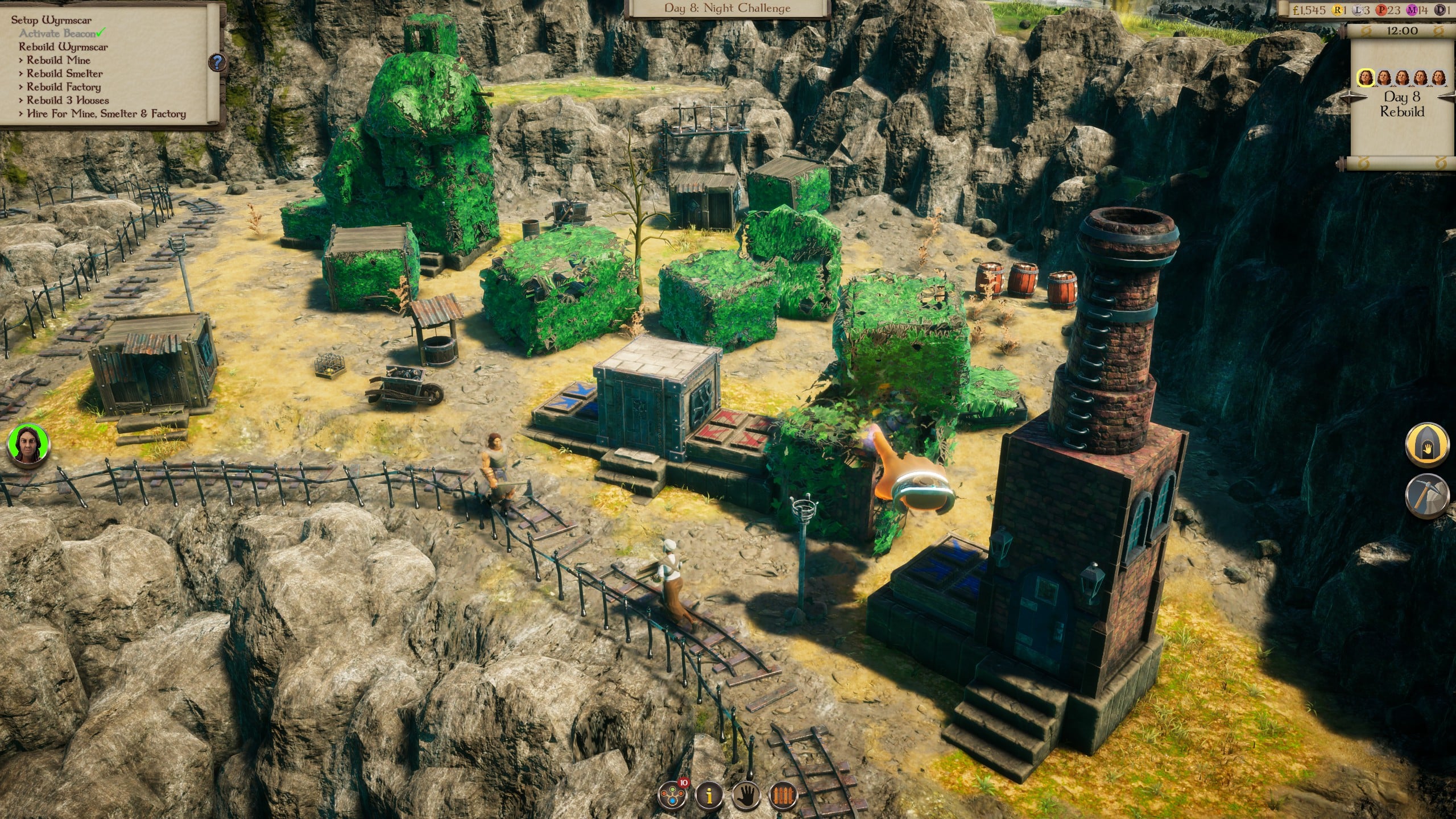
Task: Show the yellow information panel
Action: [x=708, y=795]
